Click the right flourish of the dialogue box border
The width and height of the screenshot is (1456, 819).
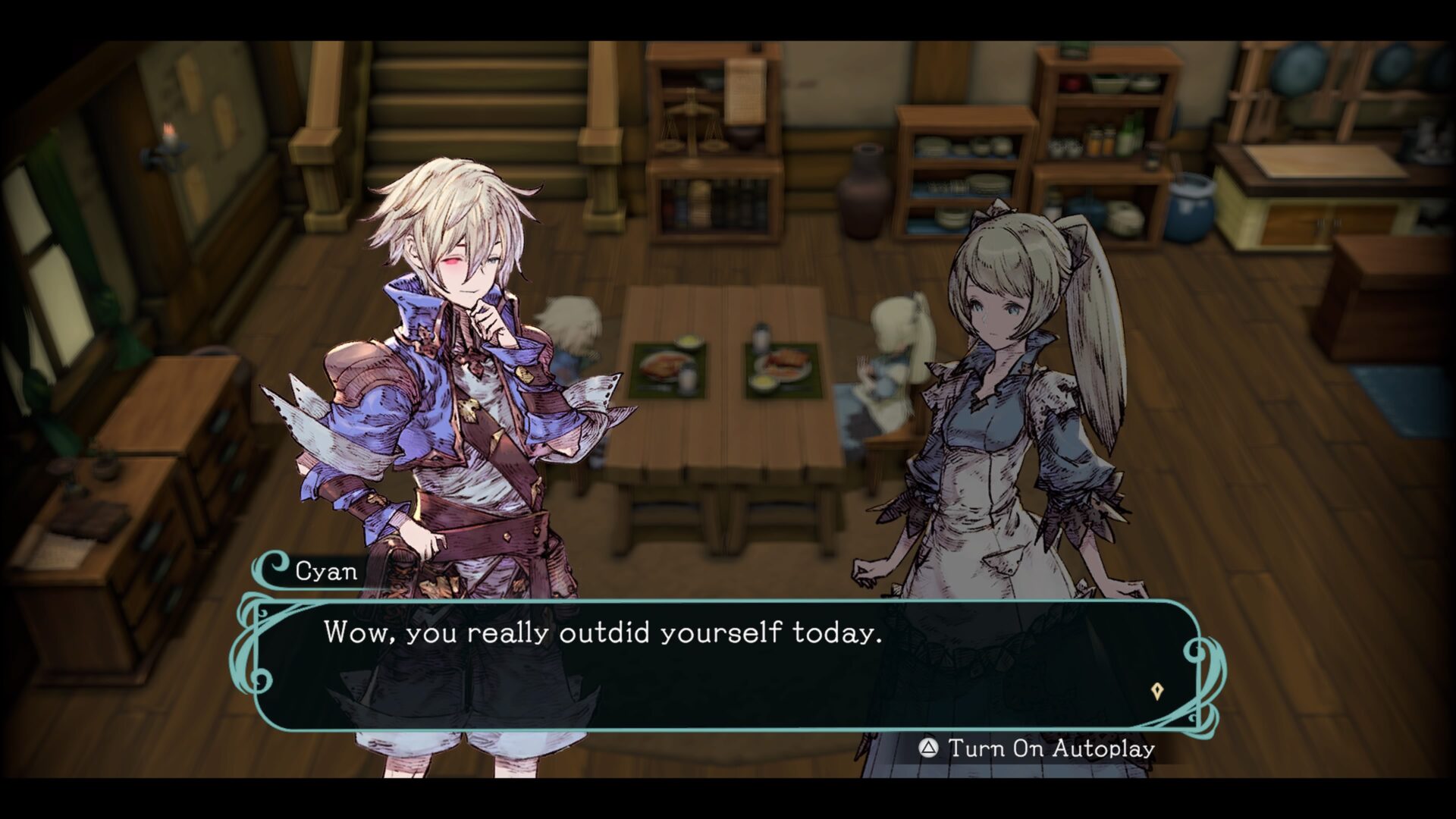1204,660
